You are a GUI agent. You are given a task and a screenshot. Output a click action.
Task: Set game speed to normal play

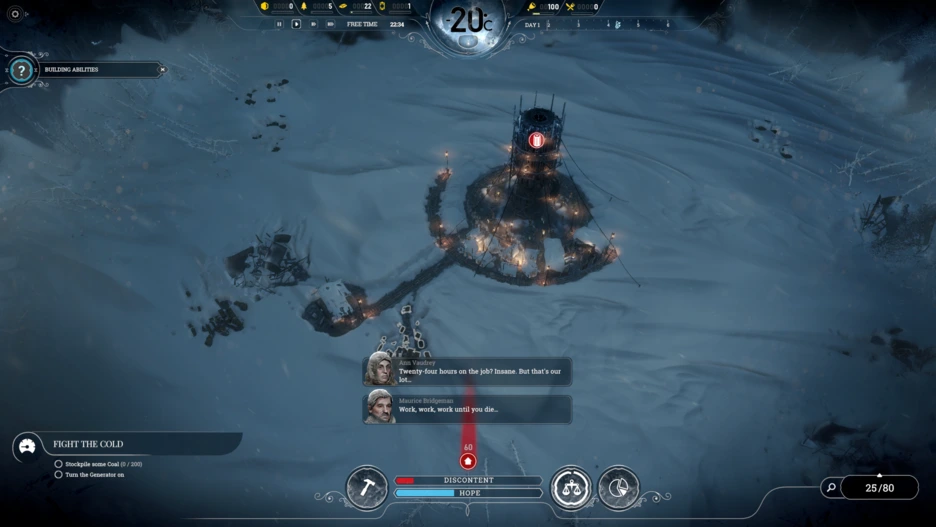(296, 24)
